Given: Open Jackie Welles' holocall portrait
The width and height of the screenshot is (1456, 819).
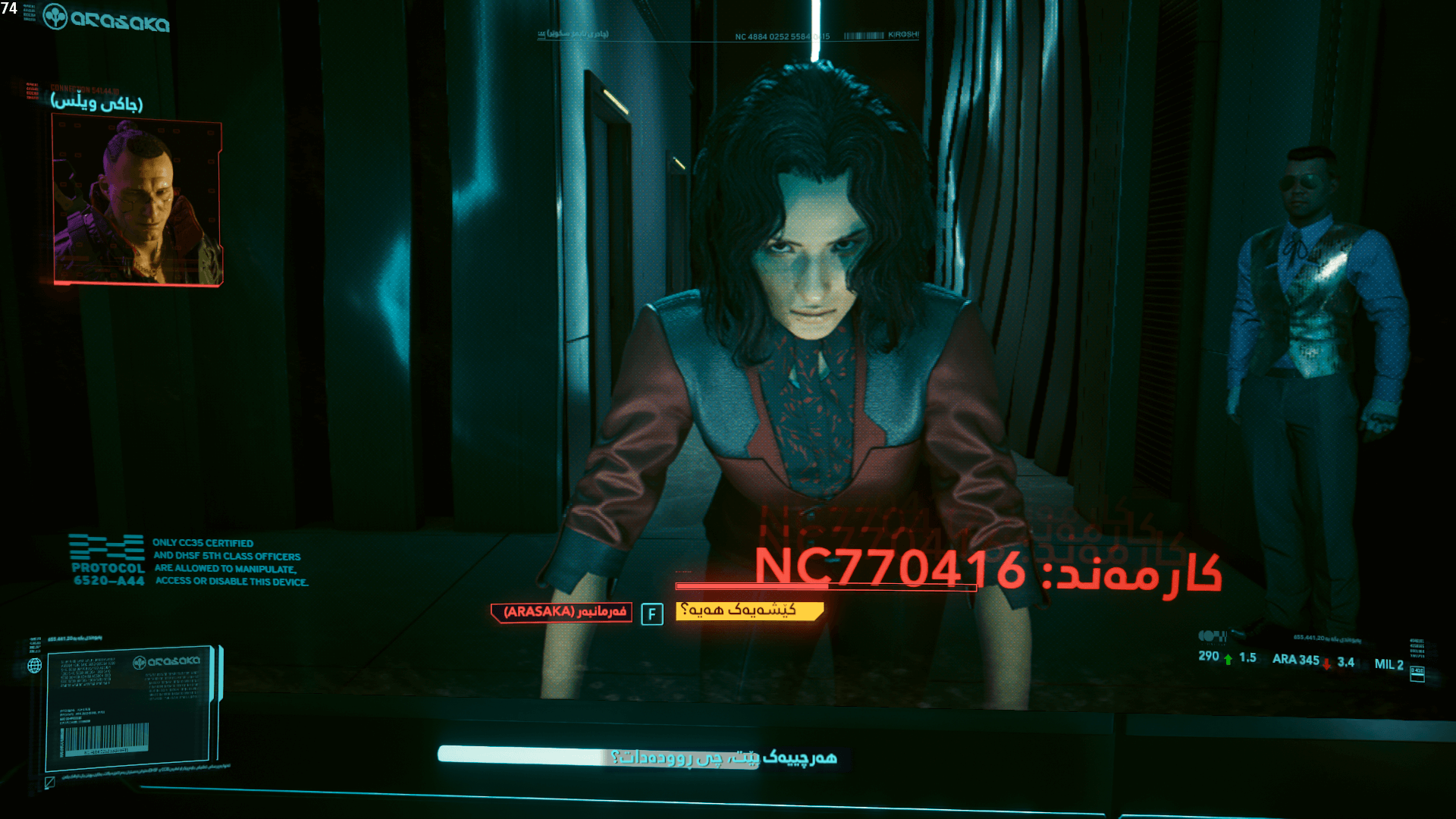Looking at the screenshot, I should pos(138,199).
